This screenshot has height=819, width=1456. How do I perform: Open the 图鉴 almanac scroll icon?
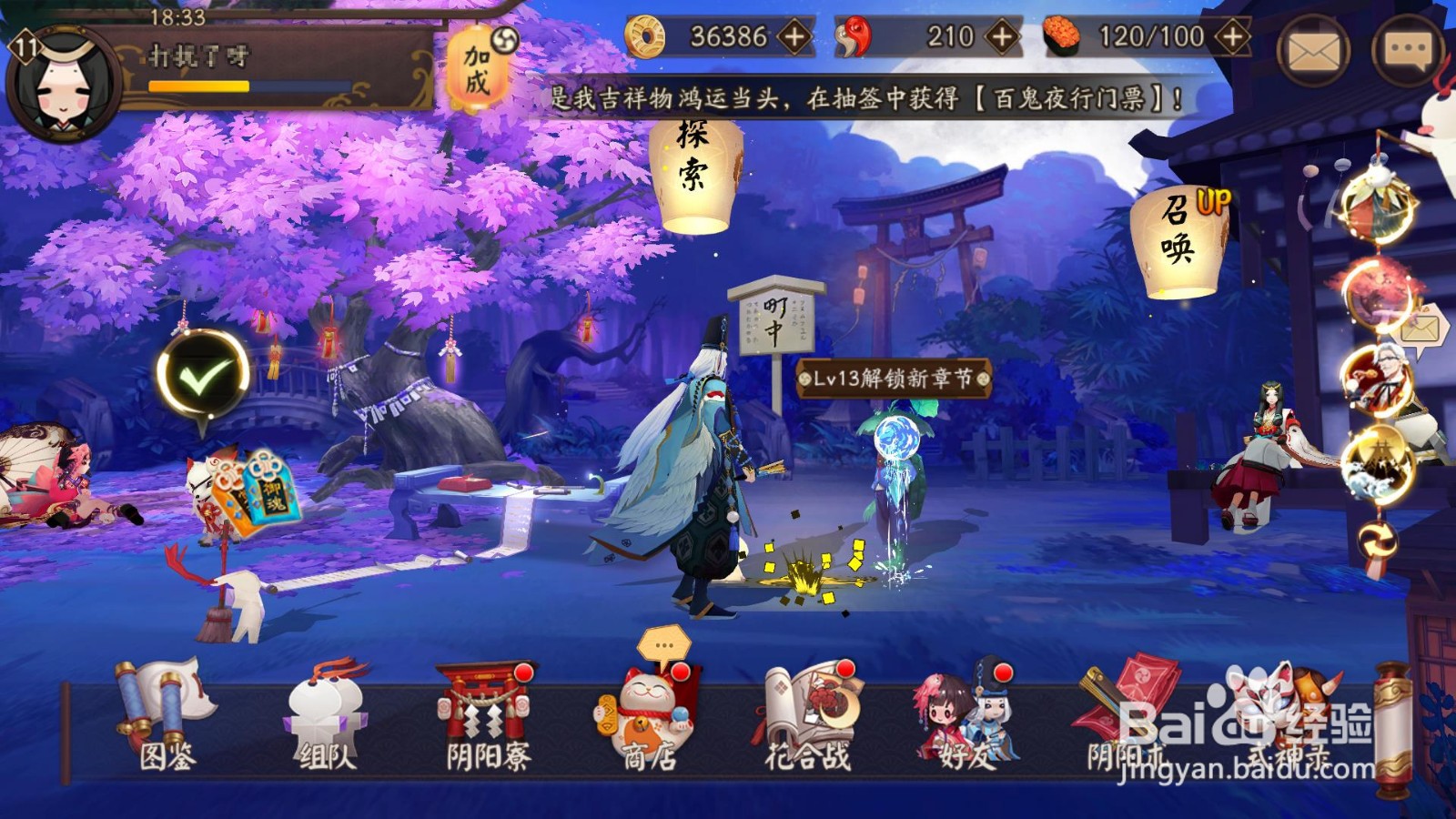point(166,719)
